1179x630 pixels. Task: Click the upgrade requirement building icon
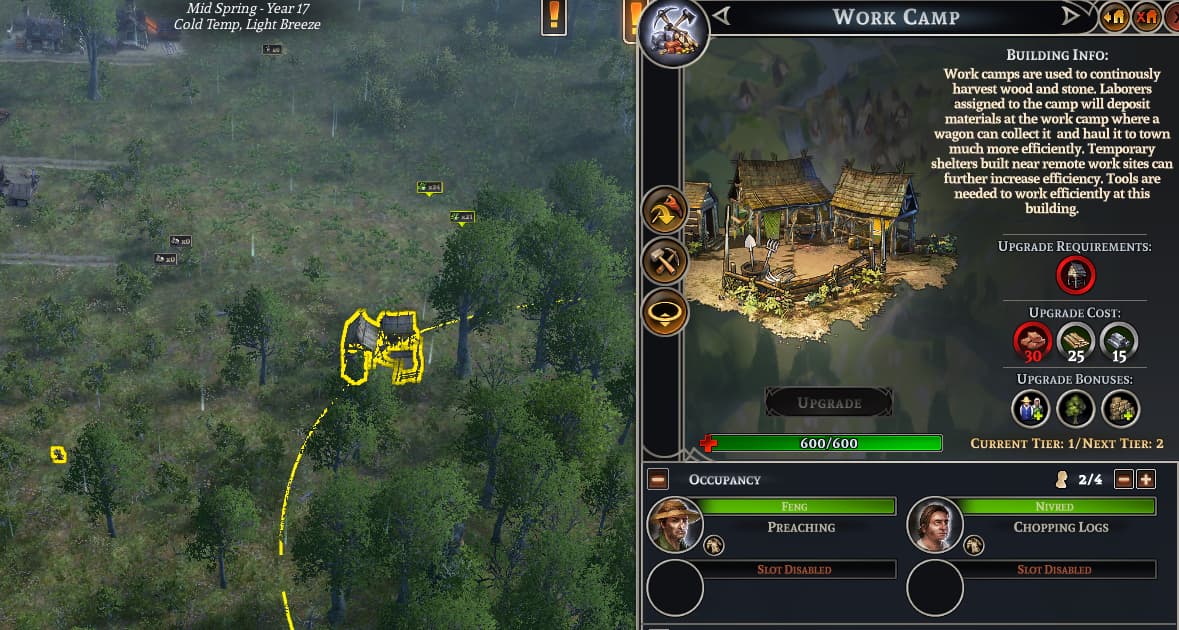[x=1076, y=275]
